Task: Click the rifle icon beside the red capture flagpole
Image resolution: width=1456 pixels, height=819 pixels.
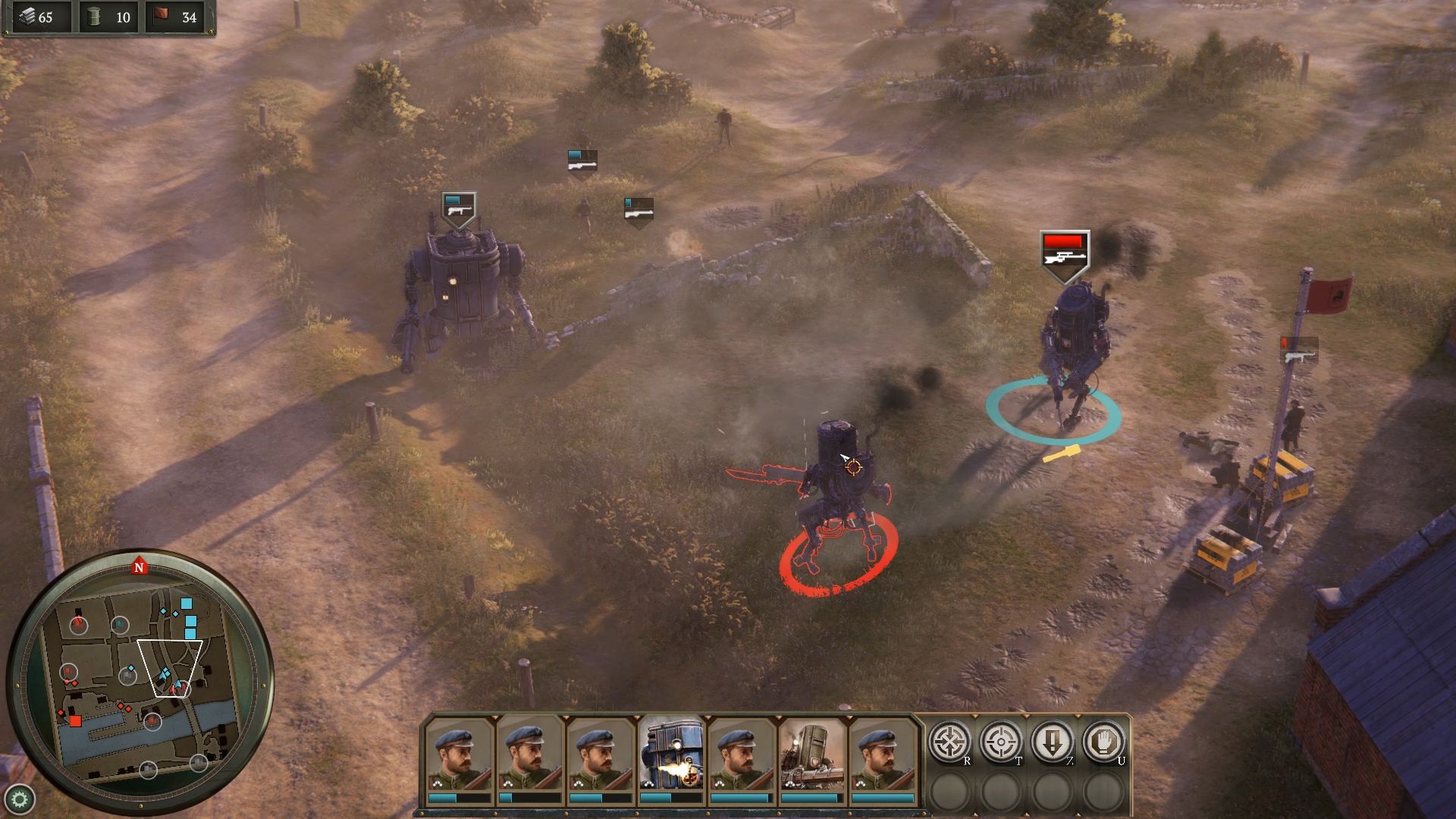Action: click(1298, 350)
